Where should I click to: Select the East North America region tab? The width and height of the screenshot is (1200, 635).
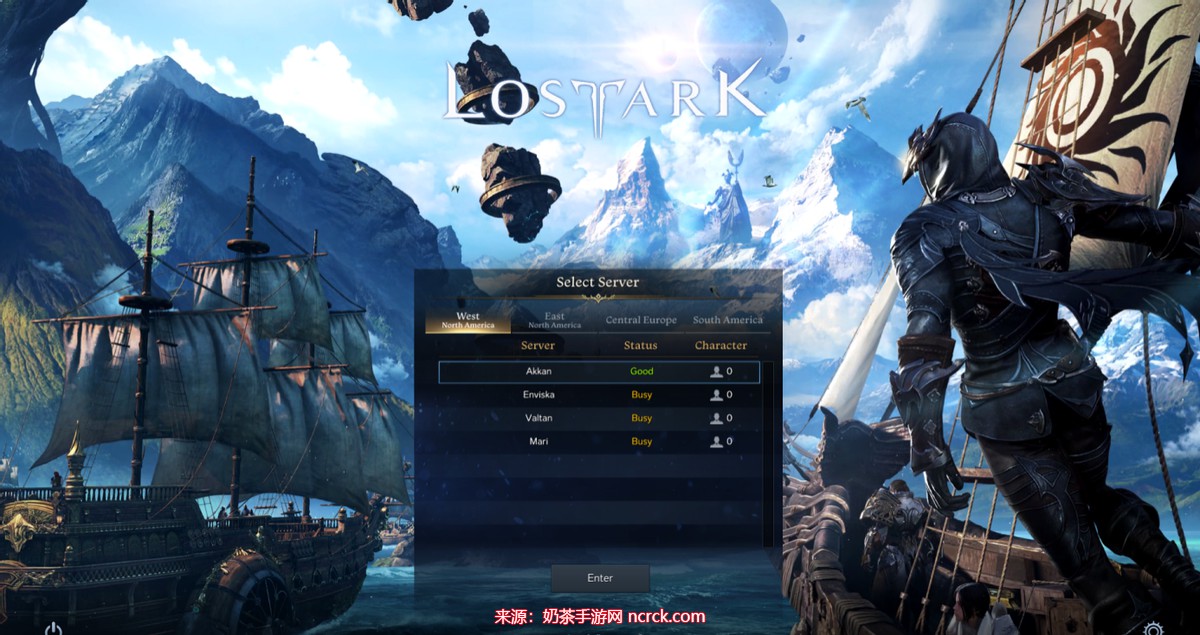554,320
